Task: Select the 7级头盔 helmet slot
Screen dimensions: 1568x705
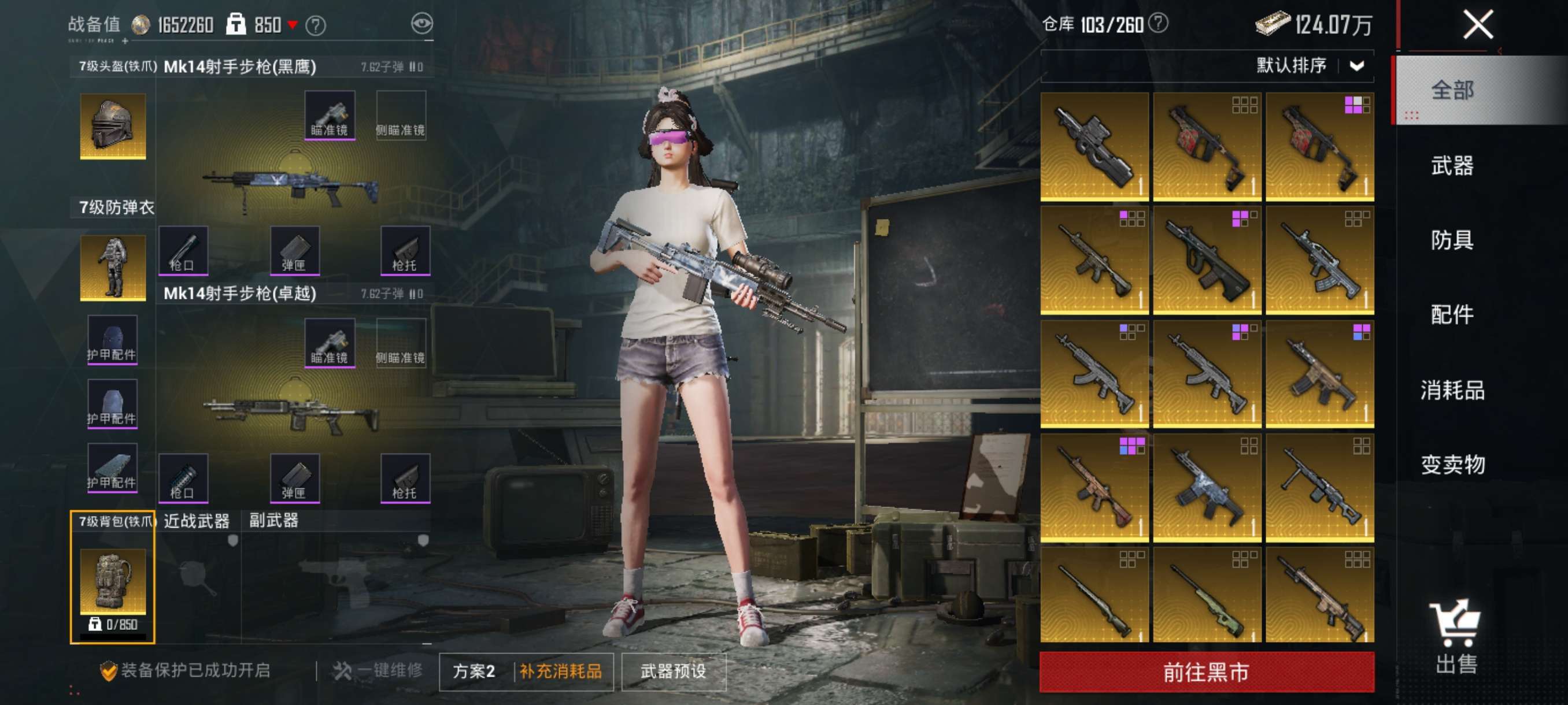Action: 113,126
